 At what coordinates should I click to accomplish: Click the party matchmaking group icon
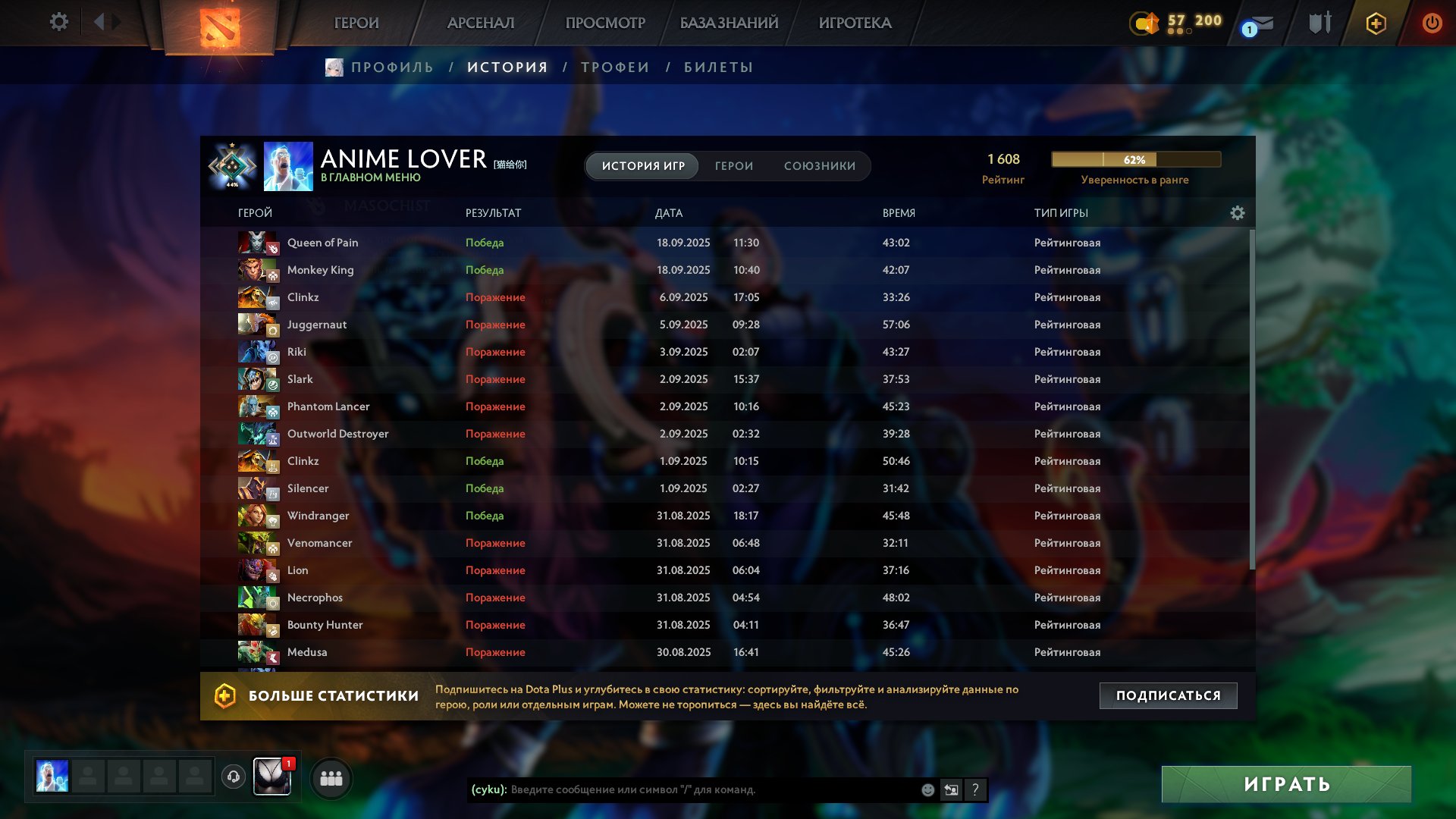click(x=331, y=777)
